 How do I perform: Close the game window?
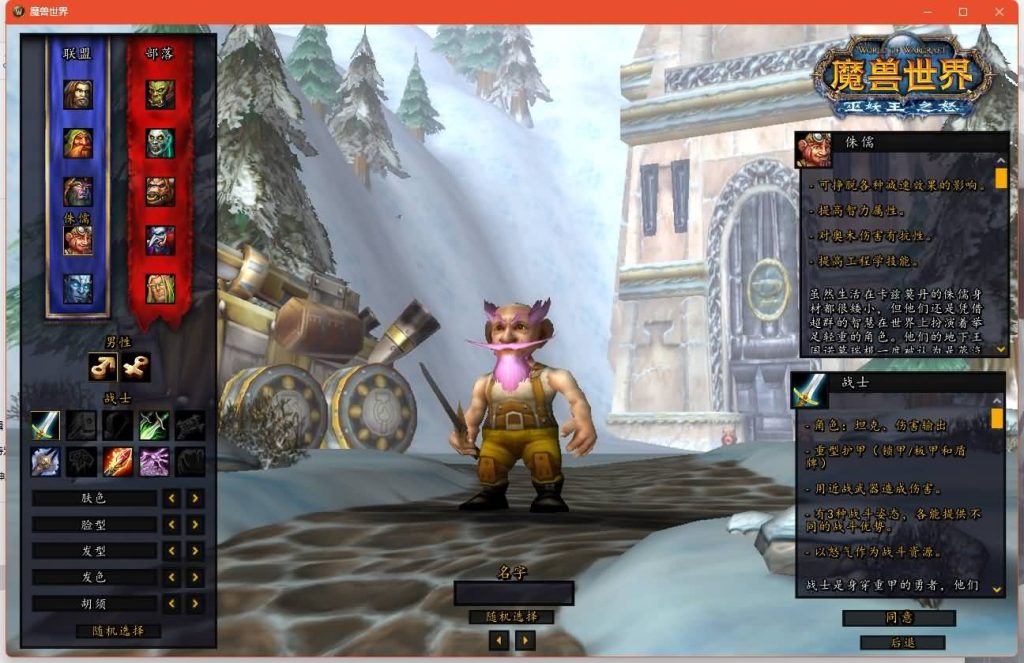999,11
